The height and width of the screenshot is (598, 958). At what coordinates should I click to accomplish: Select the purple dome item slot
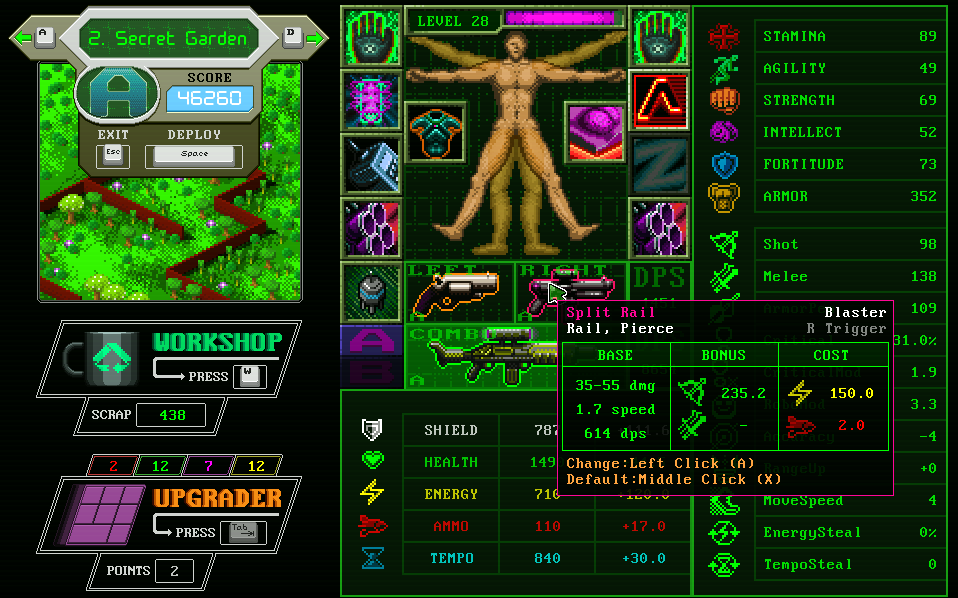pyautogui.click(x=597, y=133)
